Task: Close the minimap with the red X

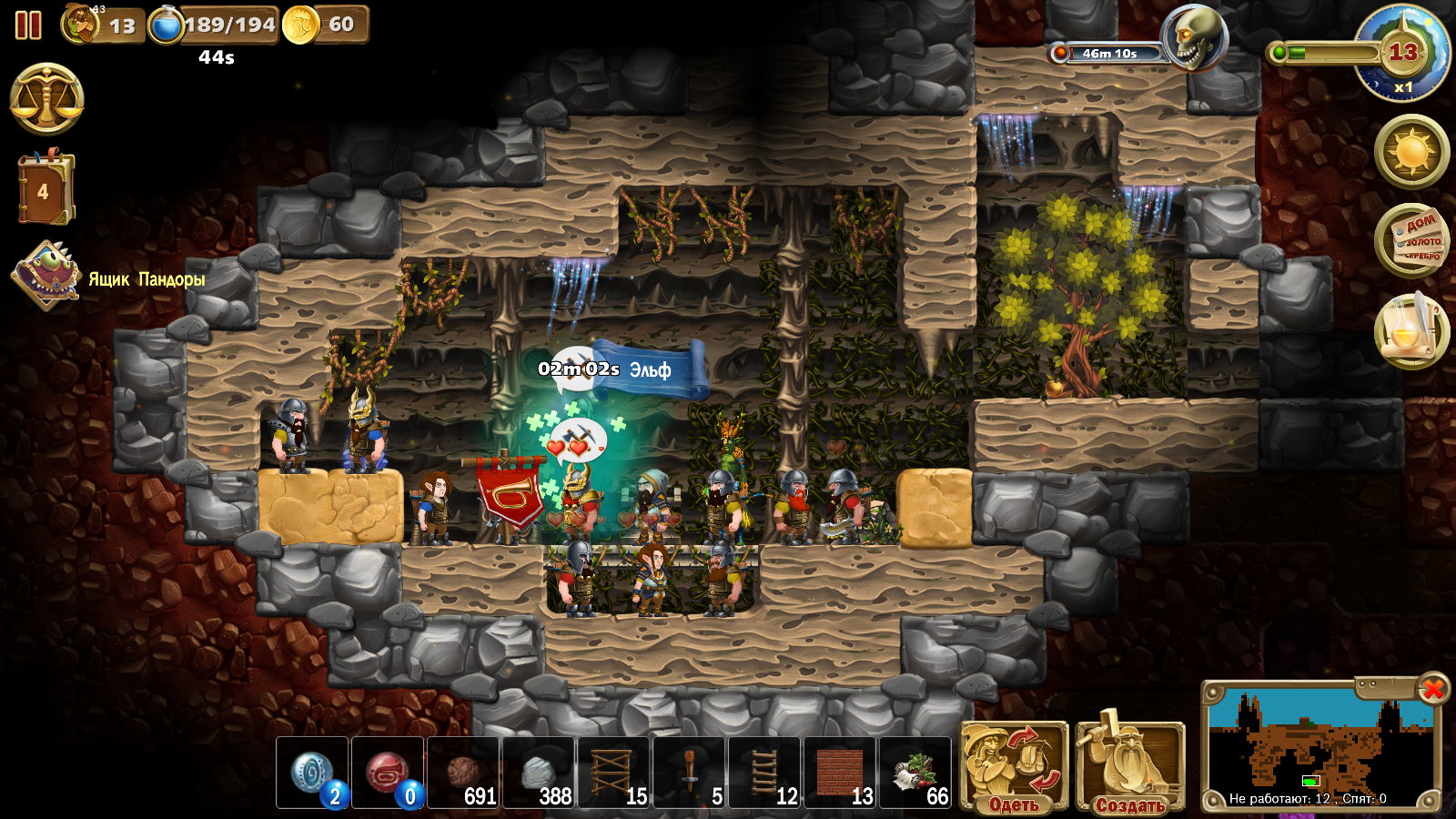Action: [1432, 689]
